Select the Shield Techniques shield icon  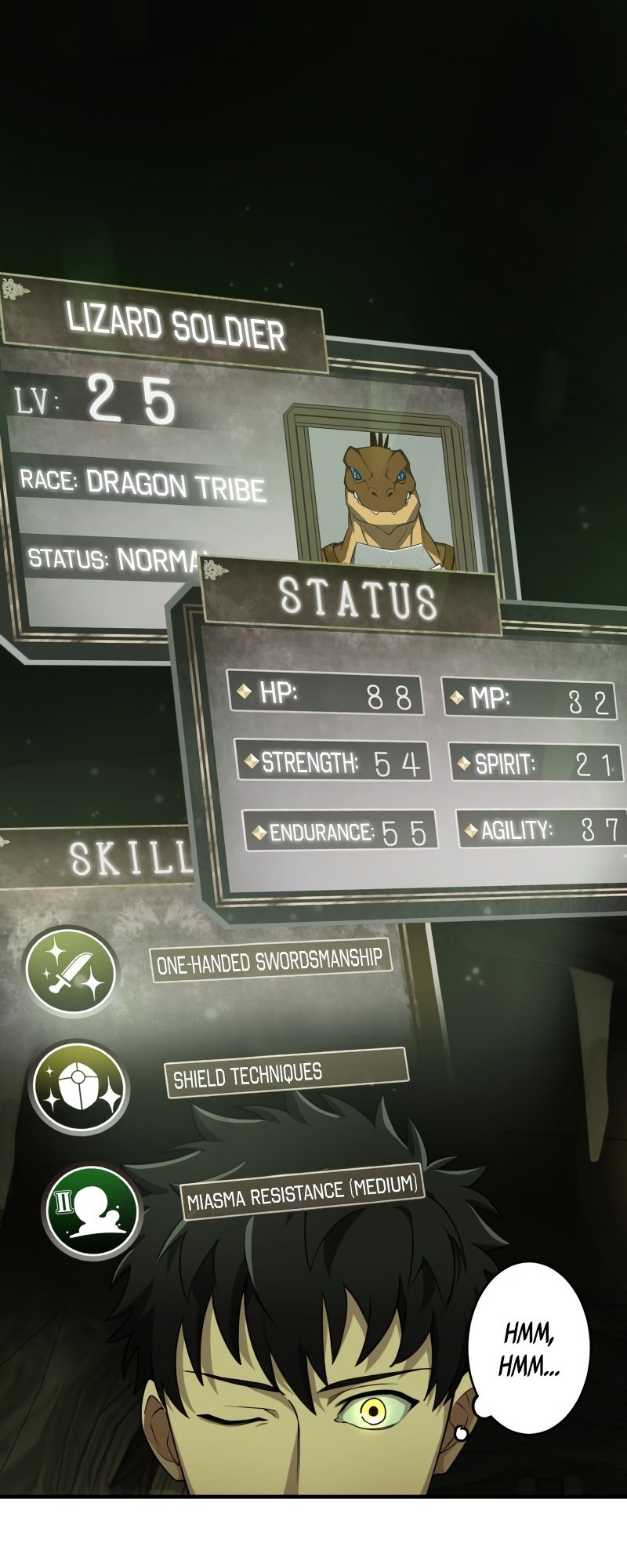79,1088
